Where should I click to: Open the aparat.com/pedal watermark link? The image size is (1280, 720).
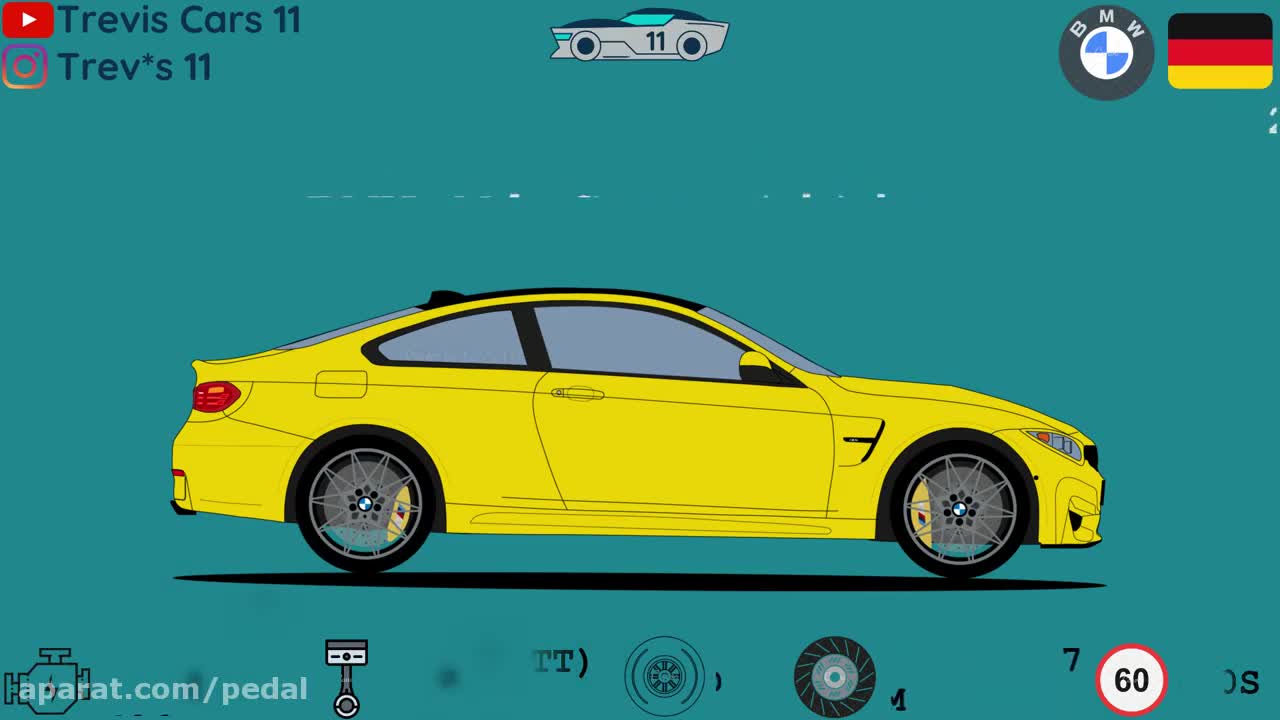pyautogui.click(x=163, y=689)
